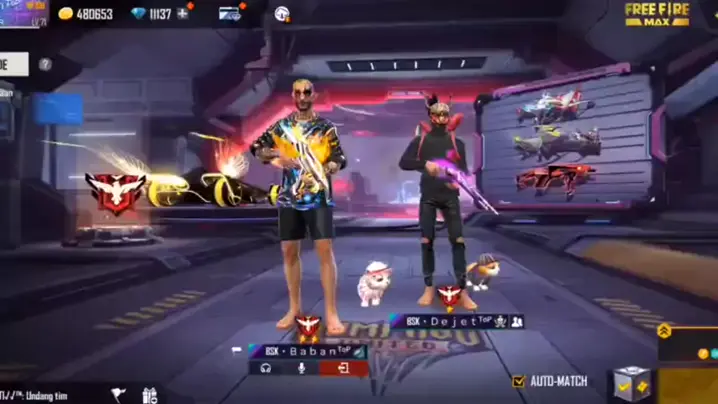Image resolution: width=718 pixels, height=404 pixels.
Task: Open the player profile avatar
Action: pos(23,13)
